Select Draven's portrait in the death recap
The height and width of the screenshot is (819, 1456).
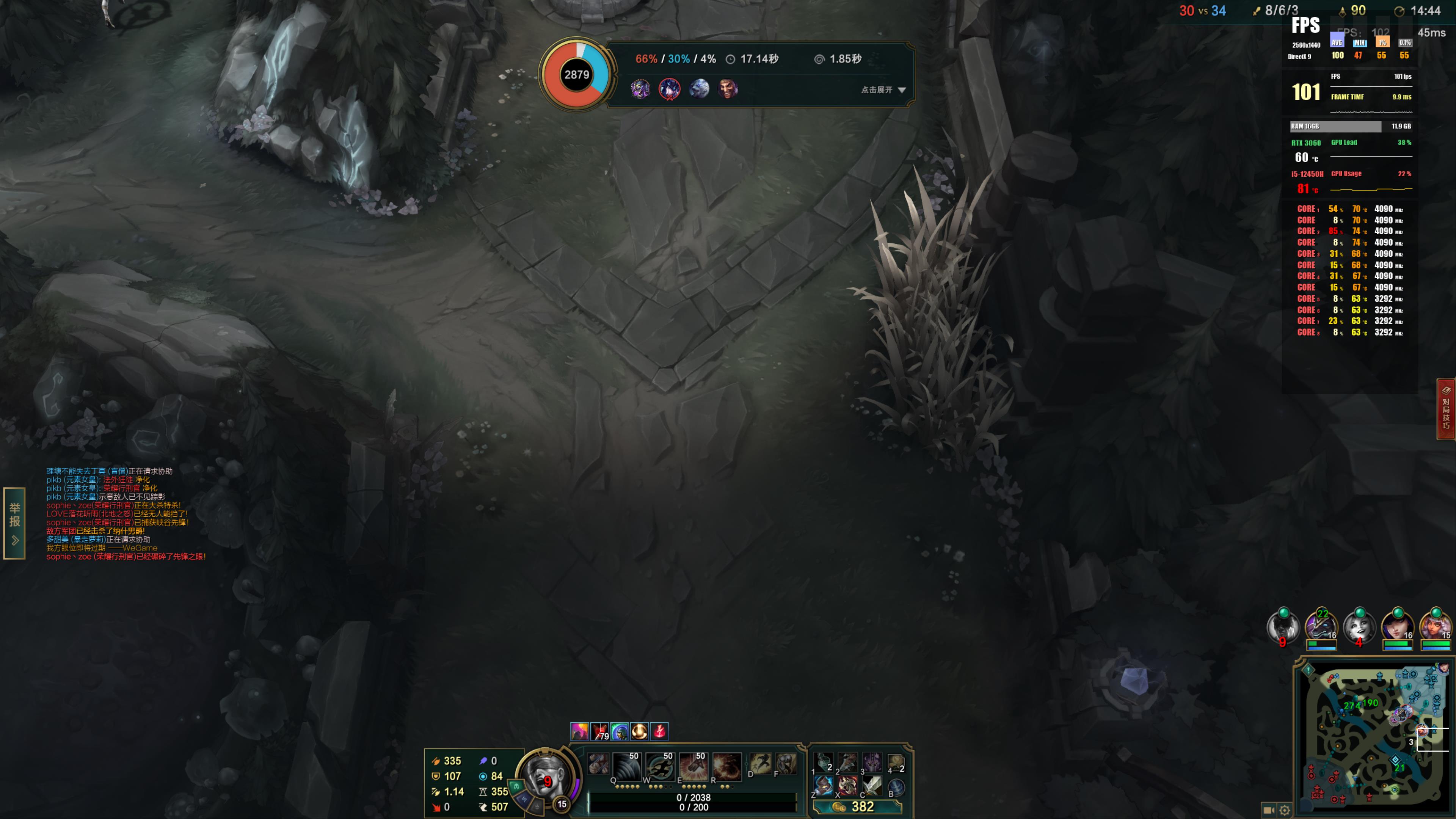tap(728, 89)
